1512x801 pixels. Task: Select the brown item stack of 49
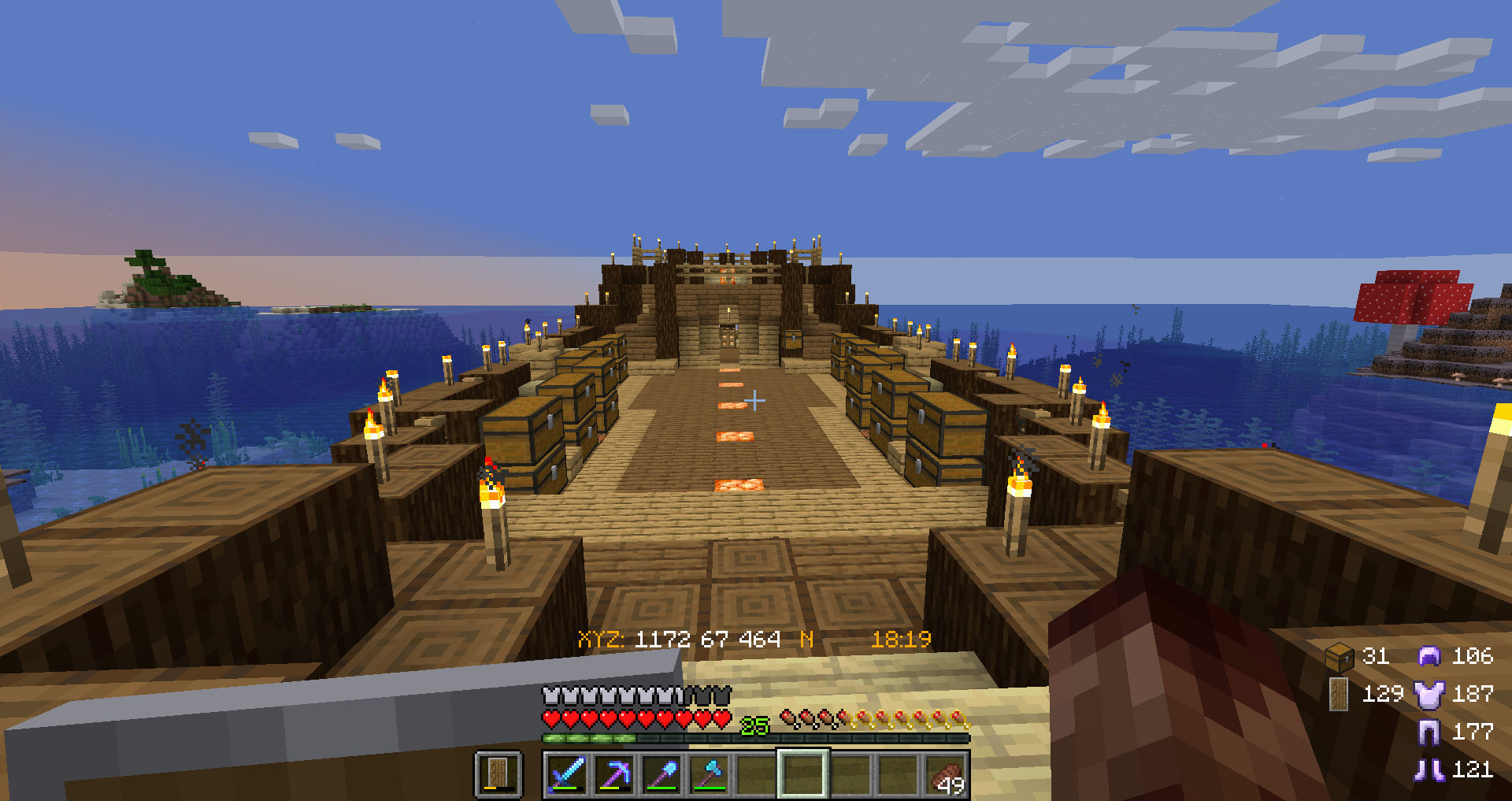(x=946, y=775)
